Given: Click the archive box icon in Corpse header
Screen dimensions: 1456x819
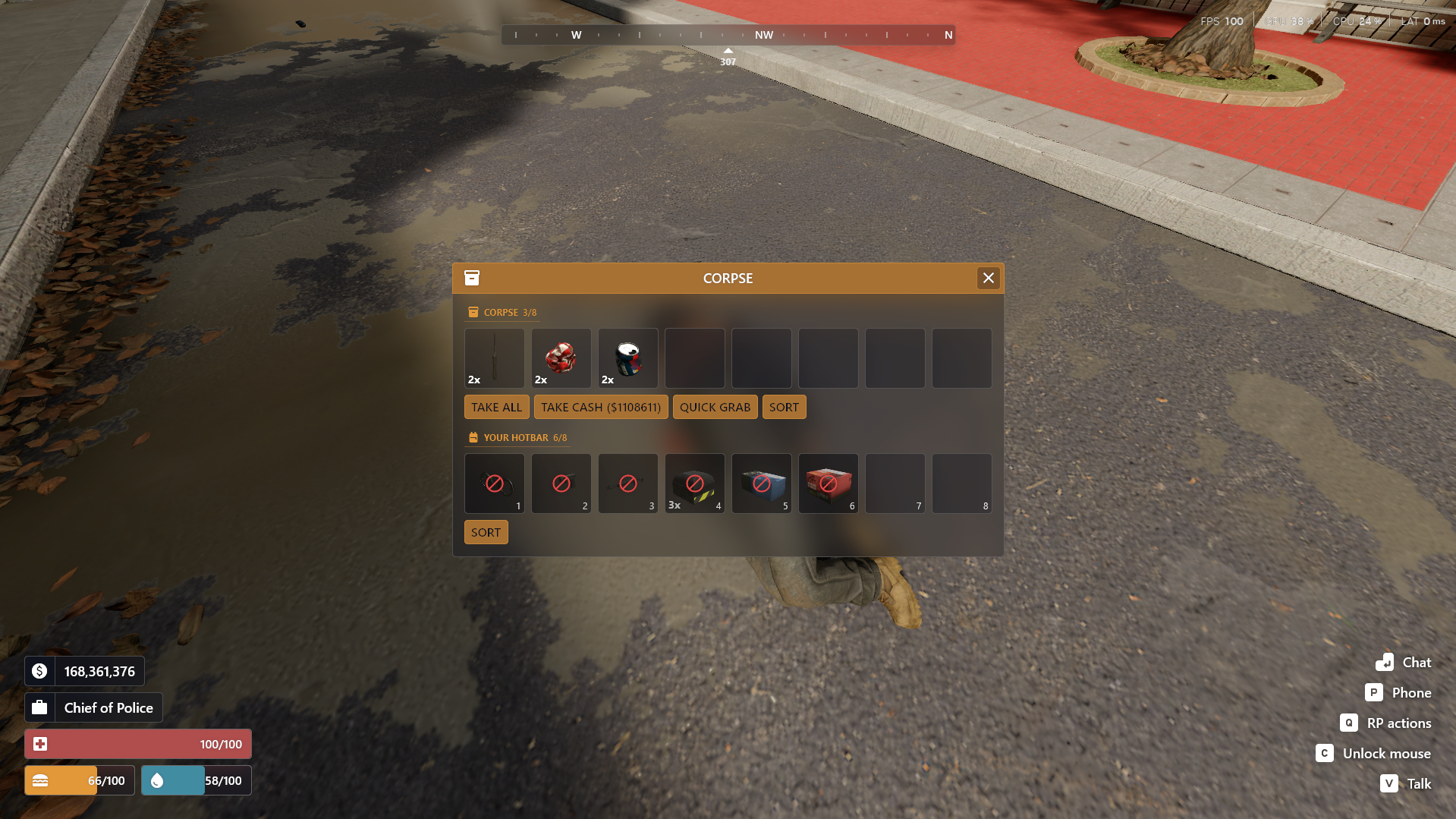Looking at the screenshot, I should click(x=472, y=278).
